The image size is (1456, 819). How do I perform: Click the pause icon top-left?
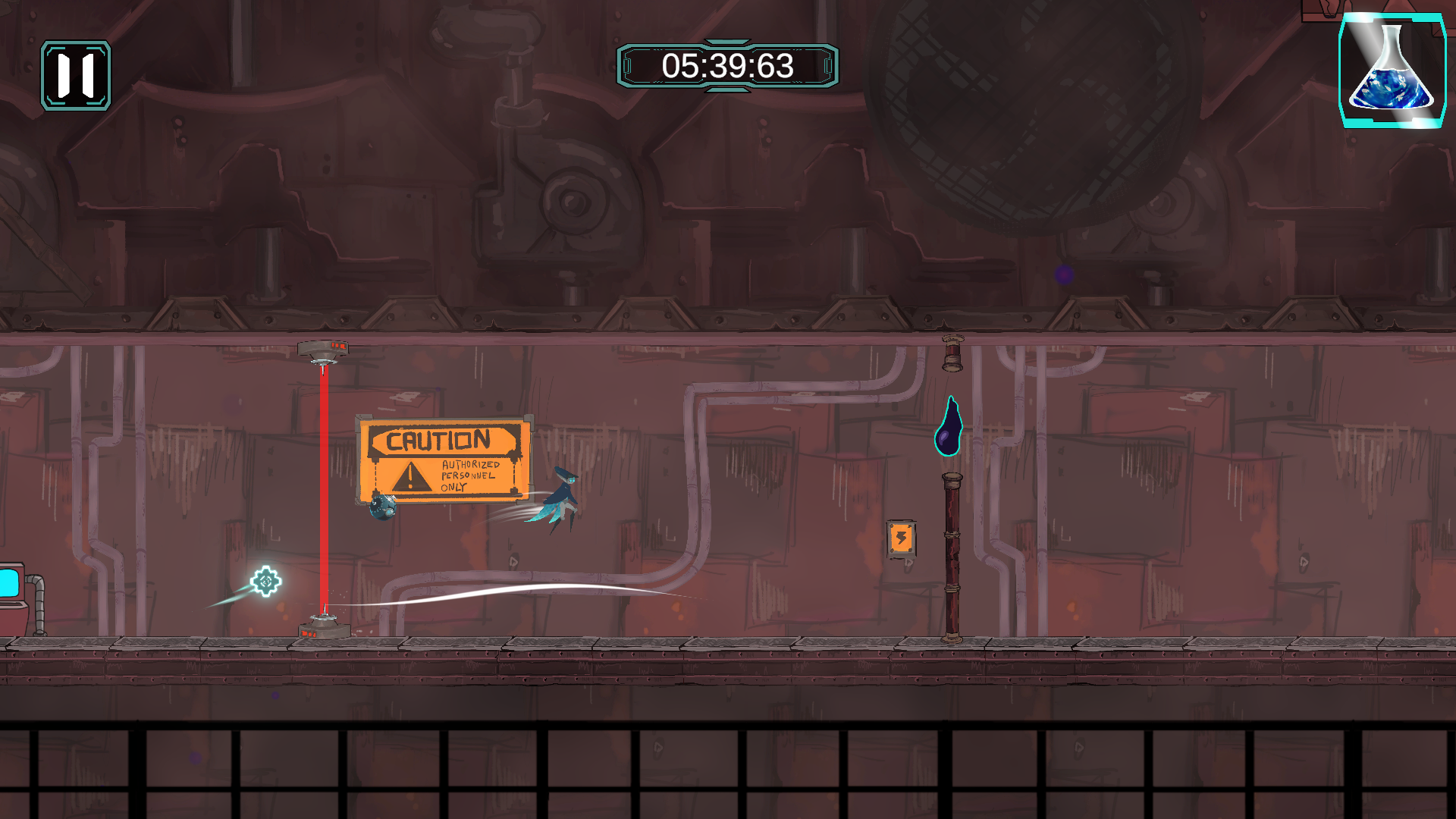point(76,74)
